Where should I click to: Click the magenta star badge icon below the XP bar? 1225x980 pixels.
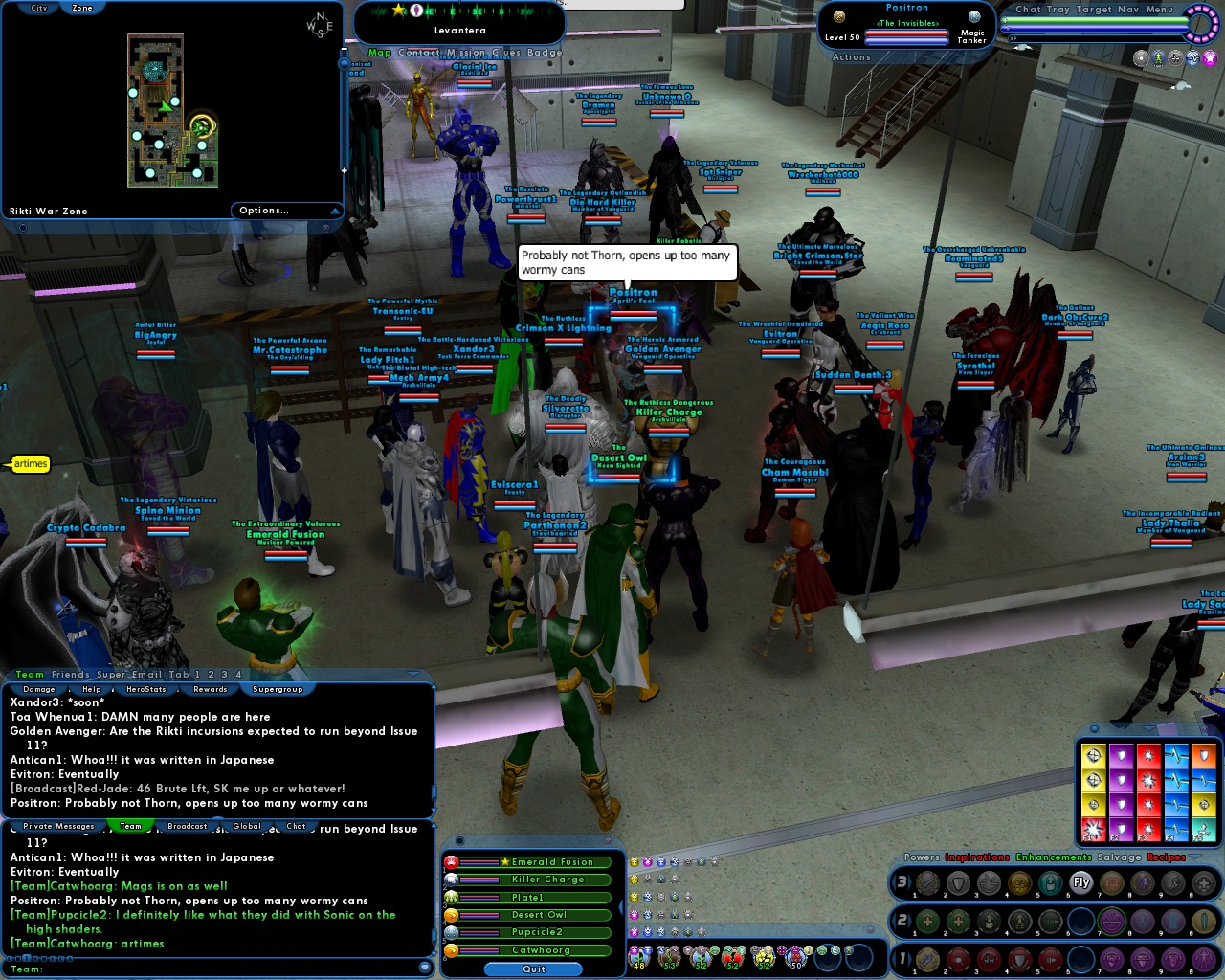(1210, 57)
